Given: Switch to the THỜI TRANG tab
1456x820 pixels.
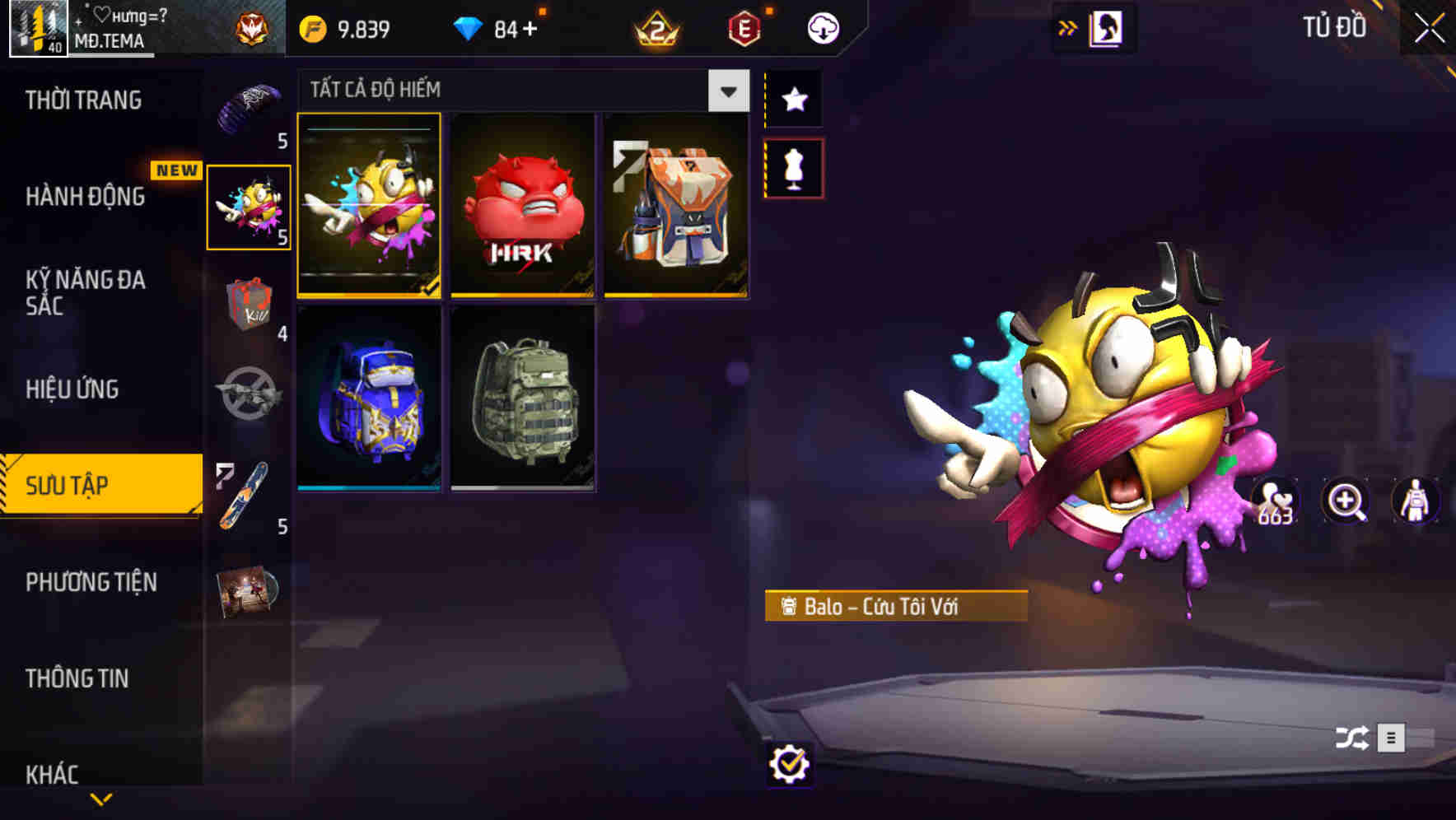Looking at the screenshot, I should pyautogui.click(x=85, y=99).
